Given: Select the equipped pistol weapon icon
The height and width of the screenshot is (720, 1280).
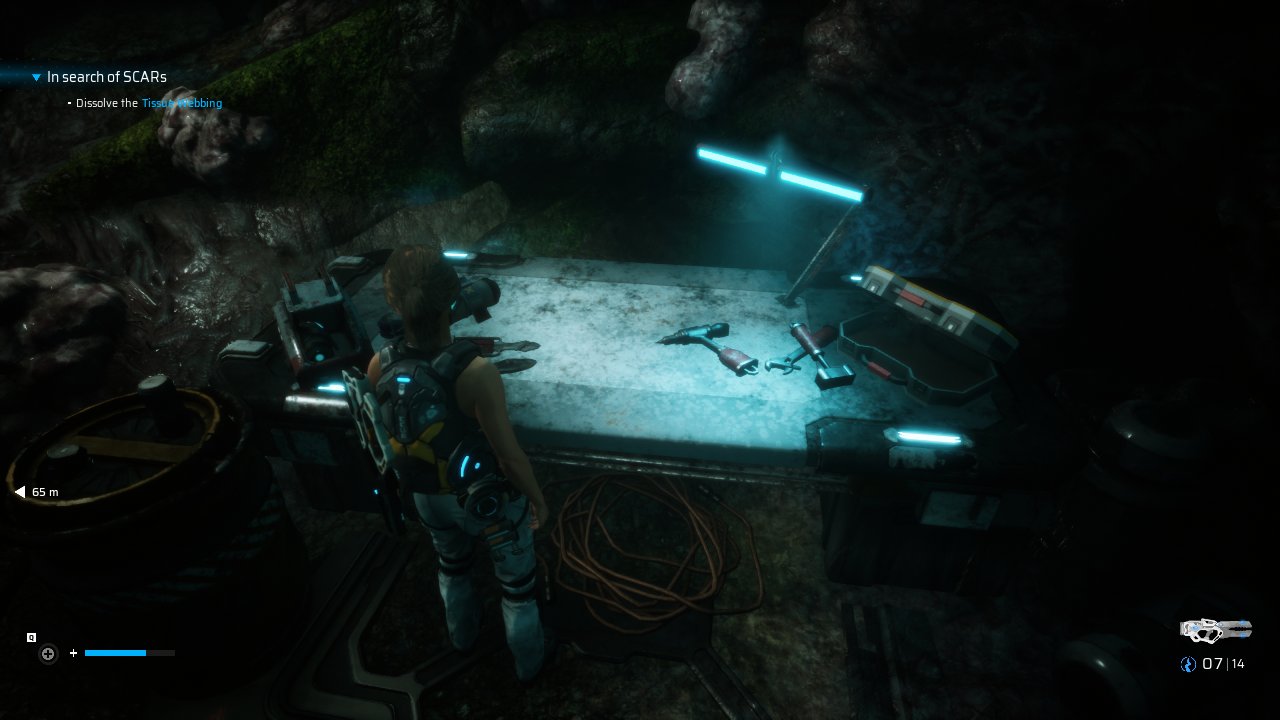Looking at the screenshot, I should 1215,630.
